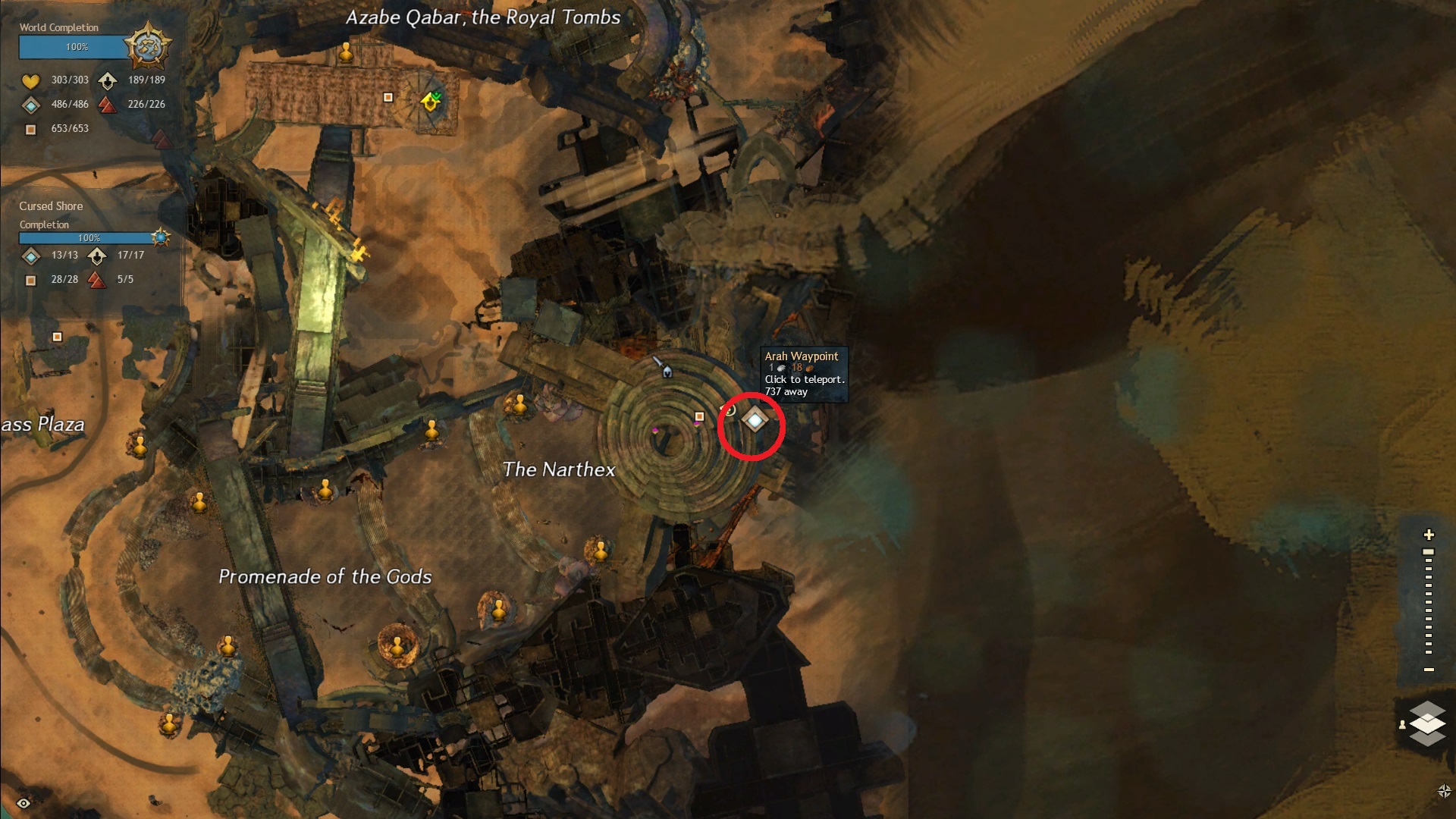This screenshot has width=1456, height=819.
Task: Click the compass star icon
Action: pos(1444,792)
